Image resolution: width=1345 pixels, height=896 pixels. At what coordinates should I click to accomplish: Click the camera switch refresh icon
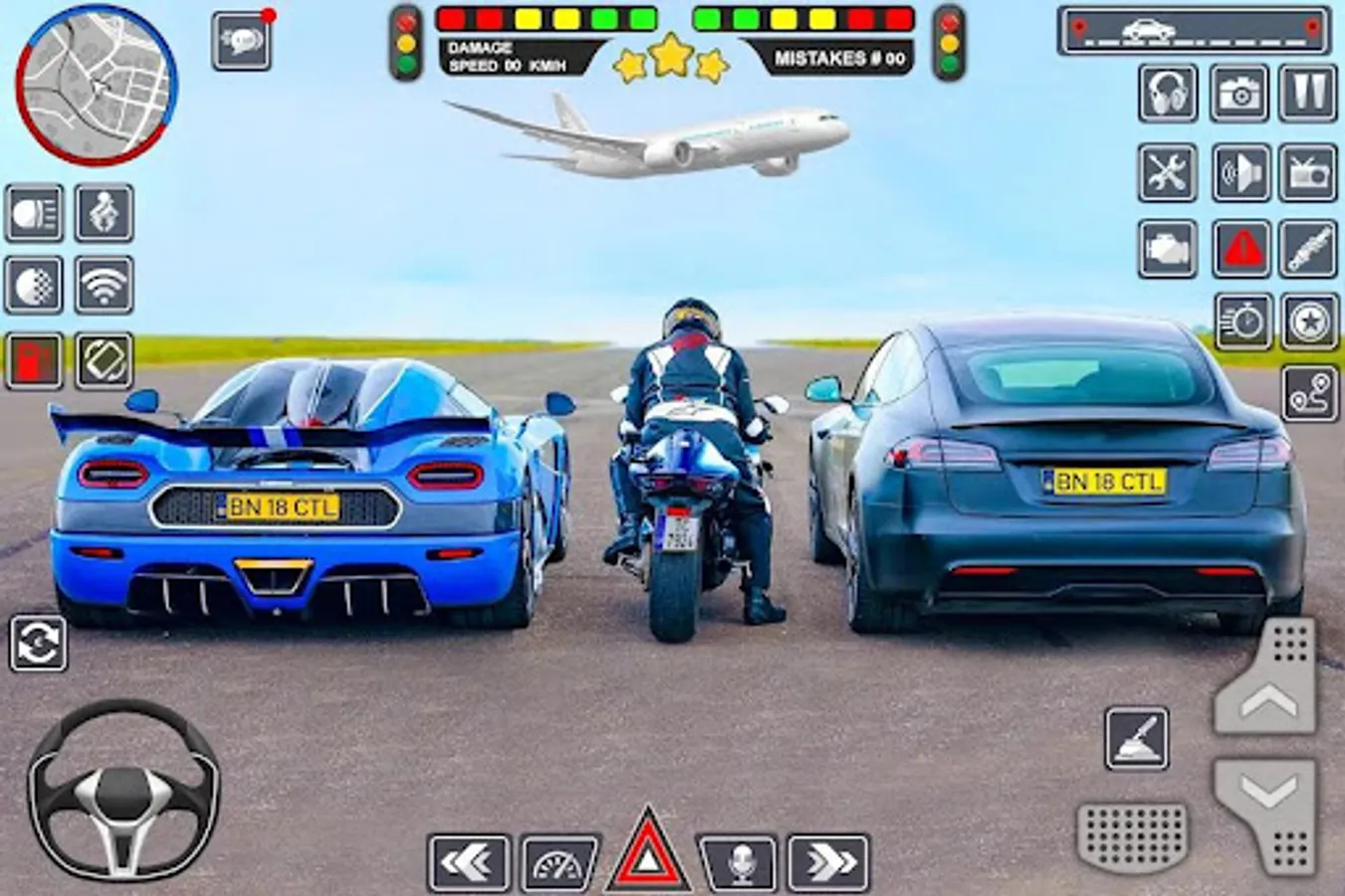38,642
